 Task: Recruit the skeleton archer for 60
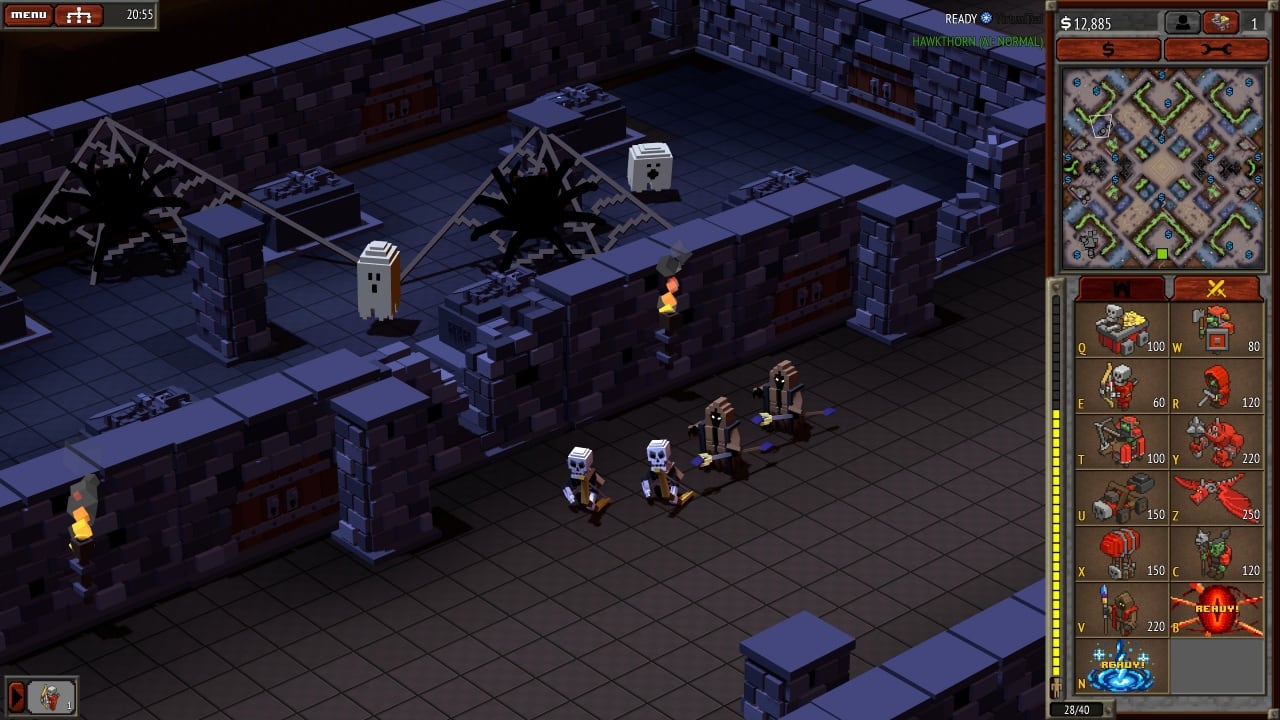[1121, 386]
